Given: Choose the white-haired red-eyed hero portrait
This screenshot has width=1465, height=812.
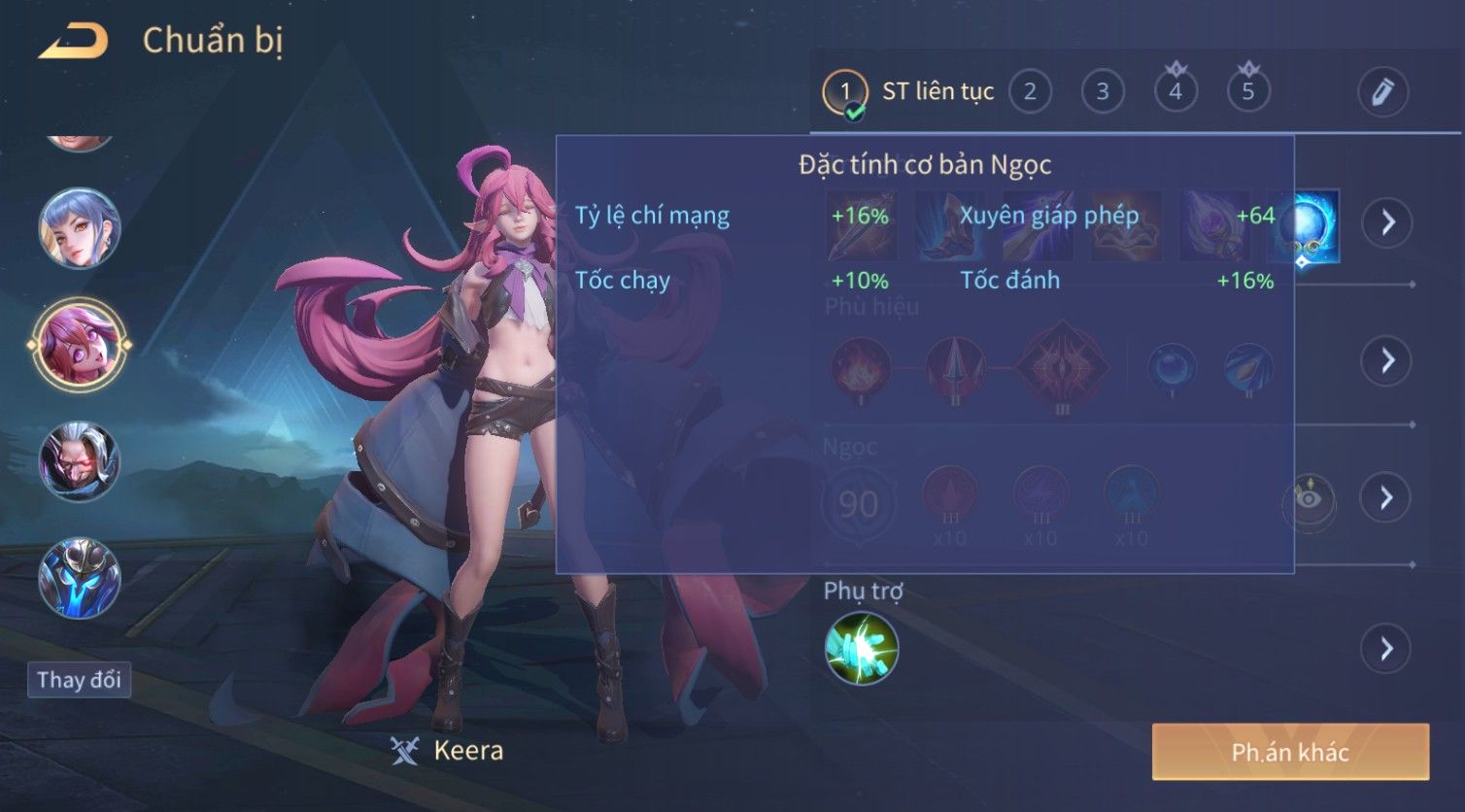Looking at the screenshot, I should 80,461.
